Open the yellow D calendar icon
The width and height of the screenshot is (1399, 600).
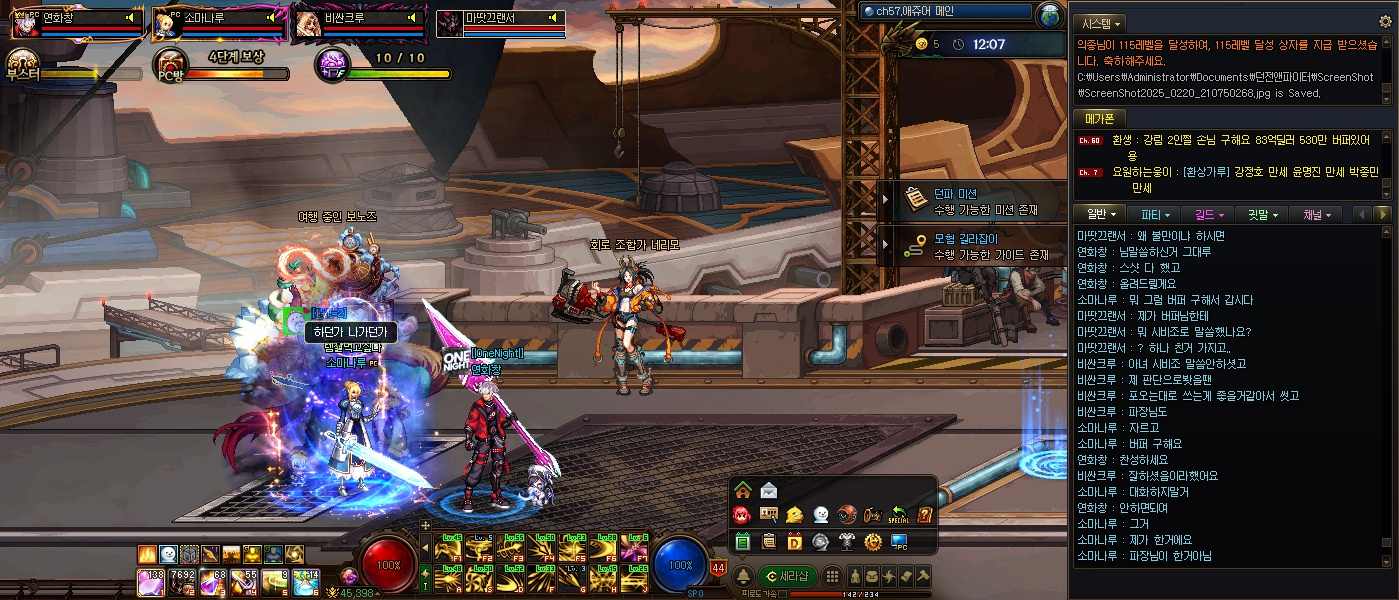tap(794, 542)
